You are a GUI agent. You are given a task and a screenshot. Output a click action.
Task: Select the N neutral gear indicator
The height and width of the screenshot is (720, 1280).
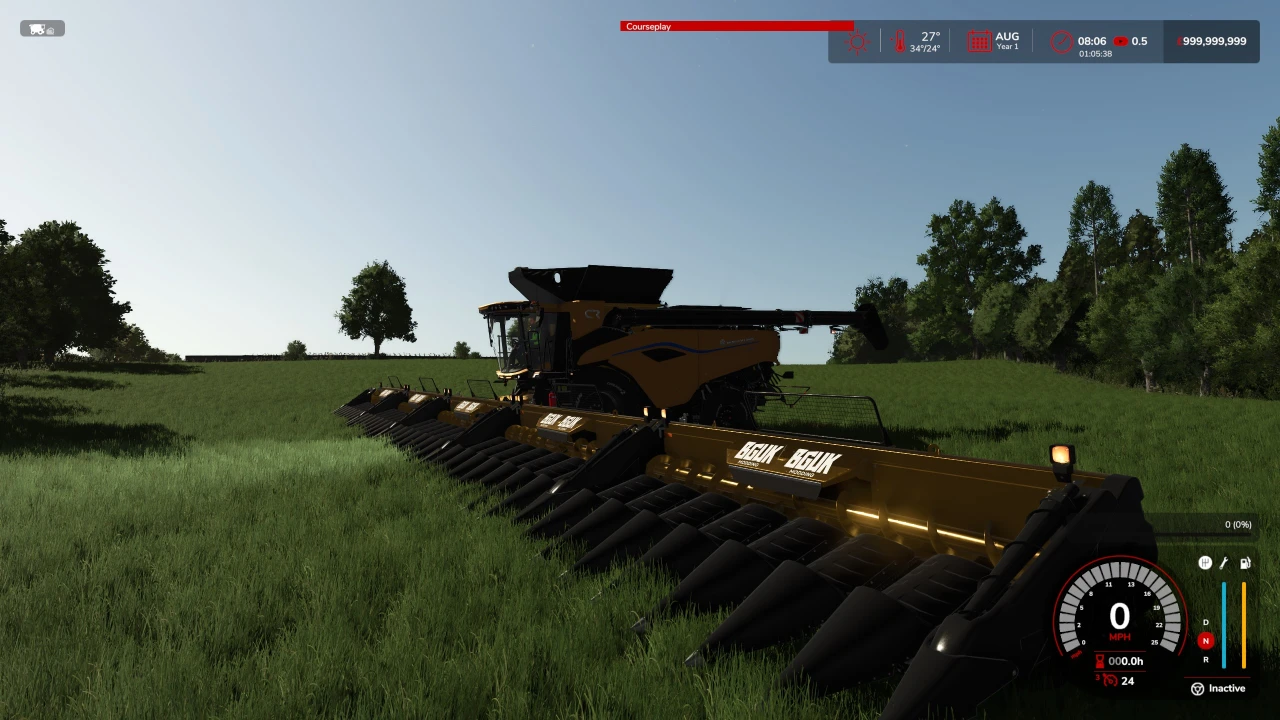pos(1206,640)
